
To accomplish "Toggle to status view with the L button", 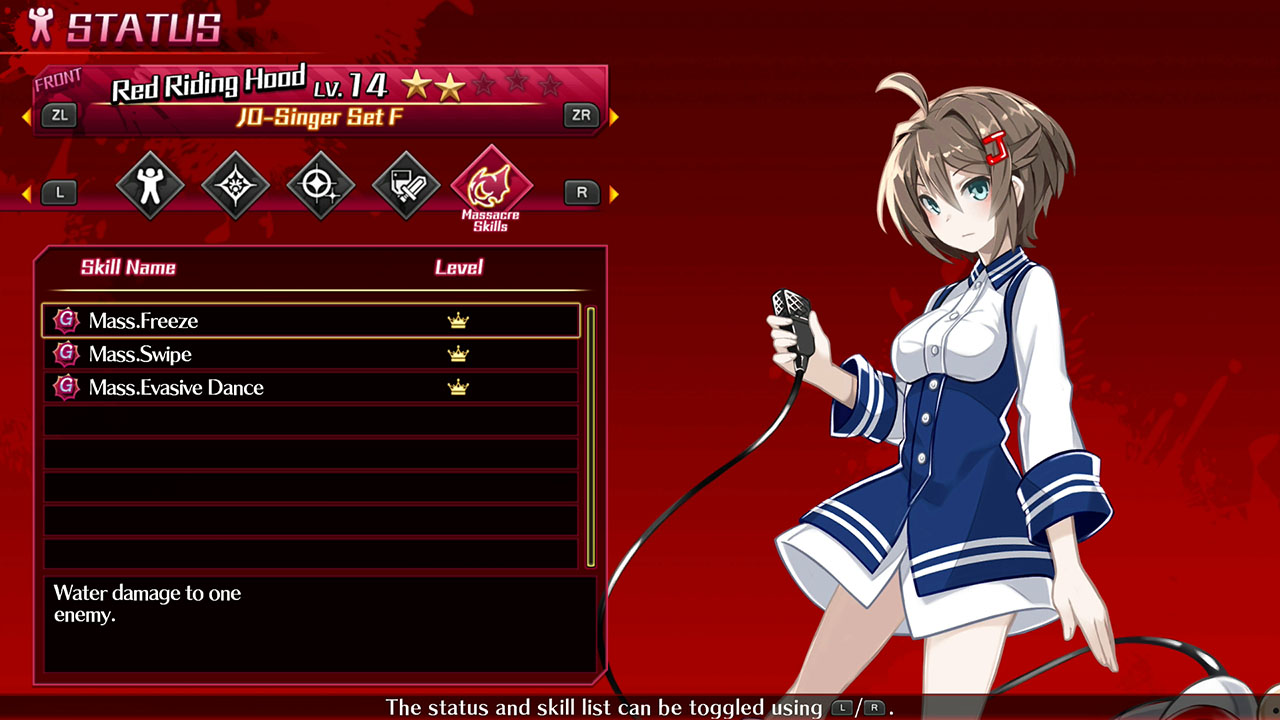I will 59,192.
